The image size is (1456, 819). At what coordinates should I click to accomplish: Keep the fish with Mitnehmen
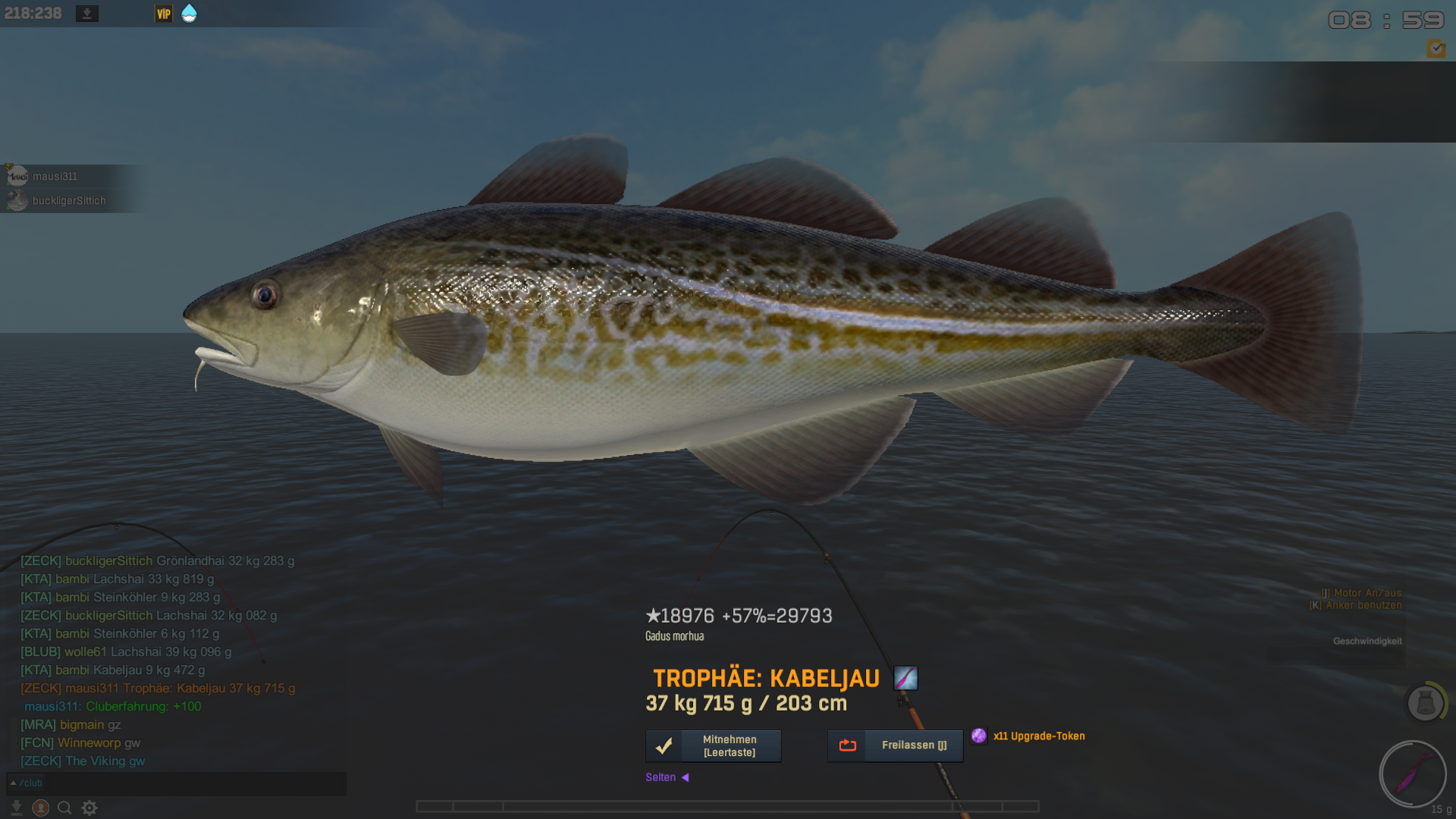pos(713,745)
